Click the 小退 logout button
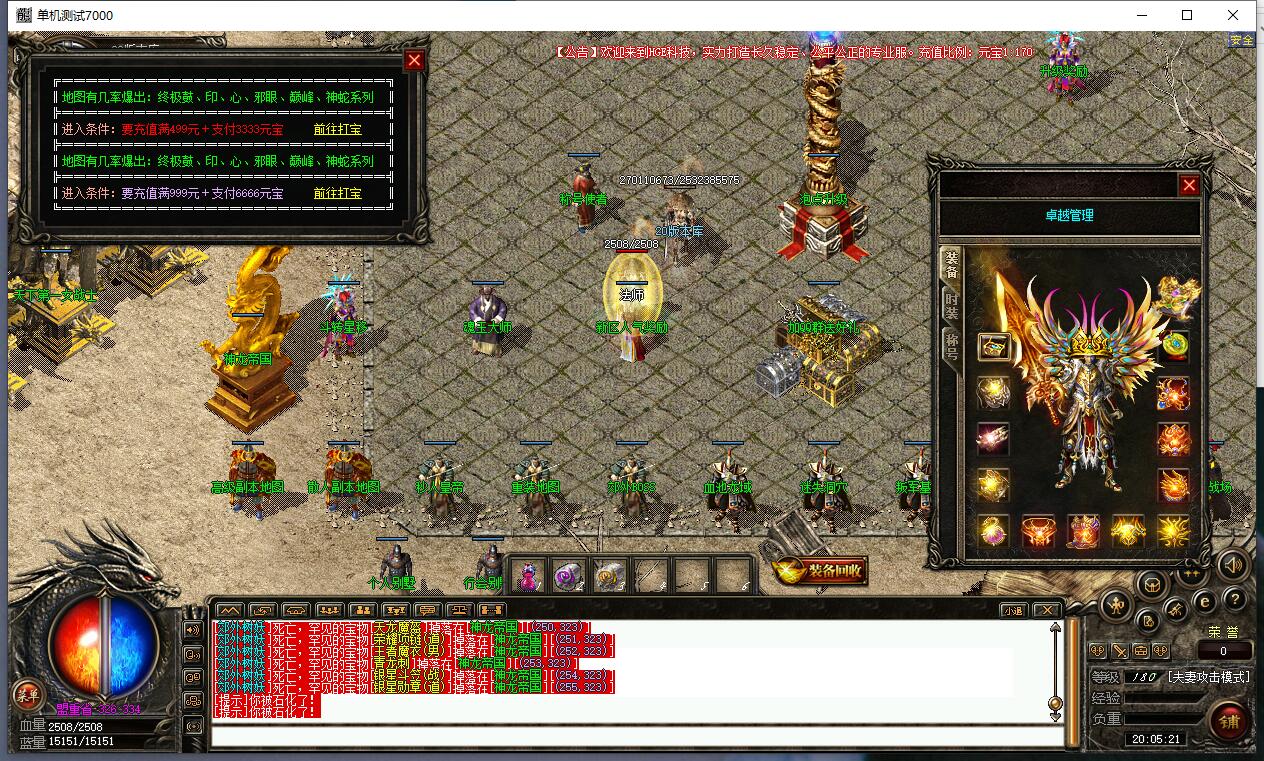This screenshot has height=761, width=1264. (1014, 610)
